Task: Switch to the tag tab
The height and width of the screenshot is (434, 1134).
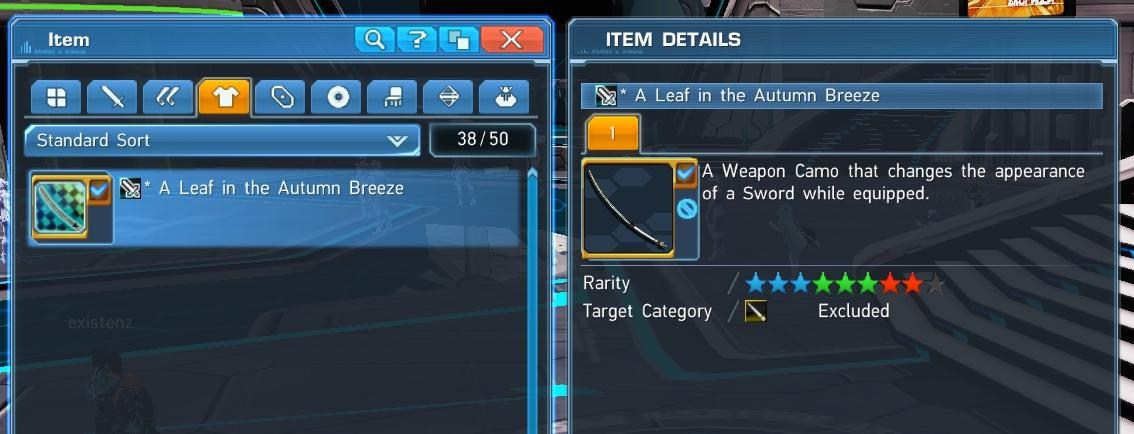Action: (x=281, y=97)
